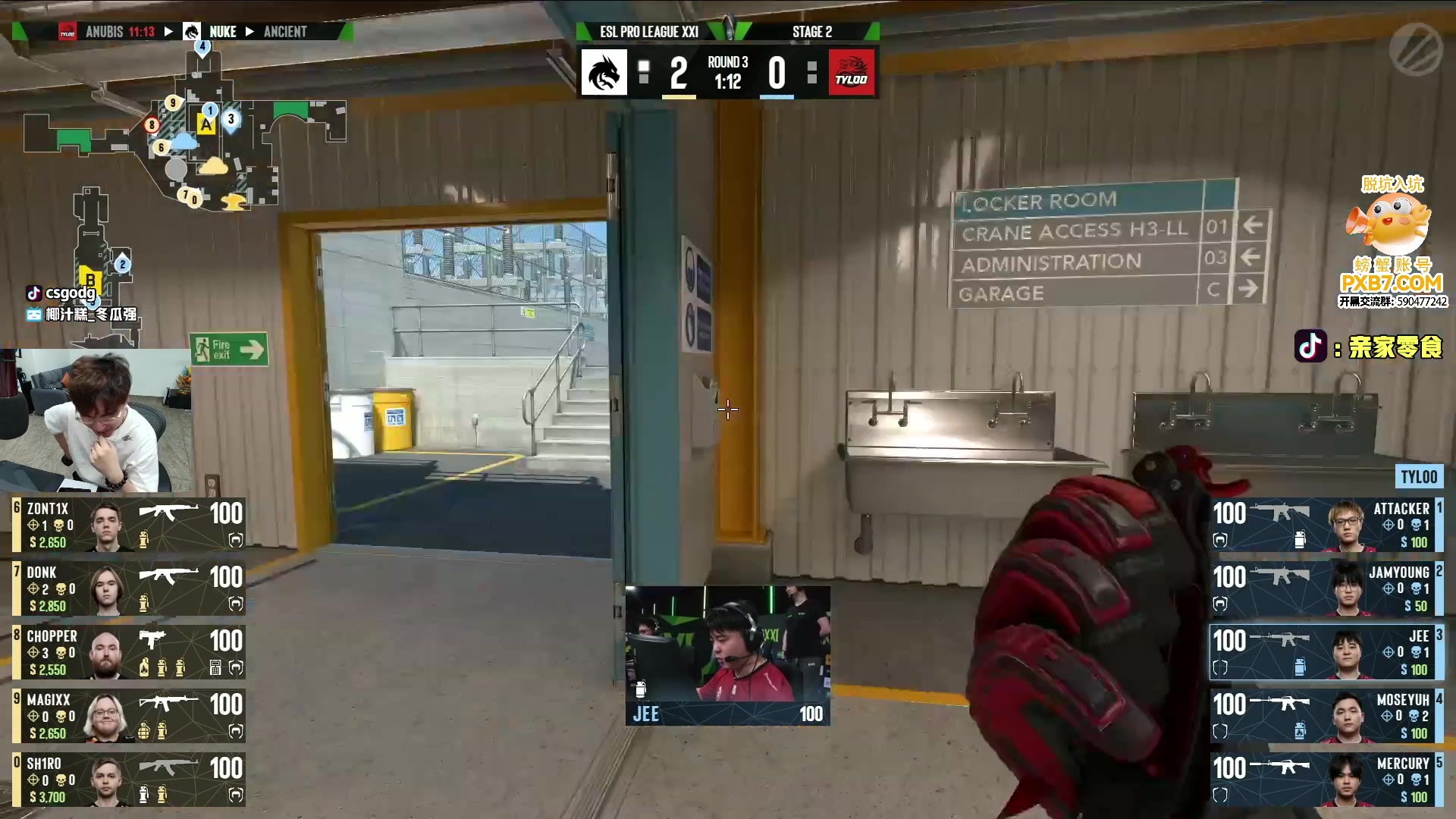
Task: Select DONK's player row
Action: [129, 588]
